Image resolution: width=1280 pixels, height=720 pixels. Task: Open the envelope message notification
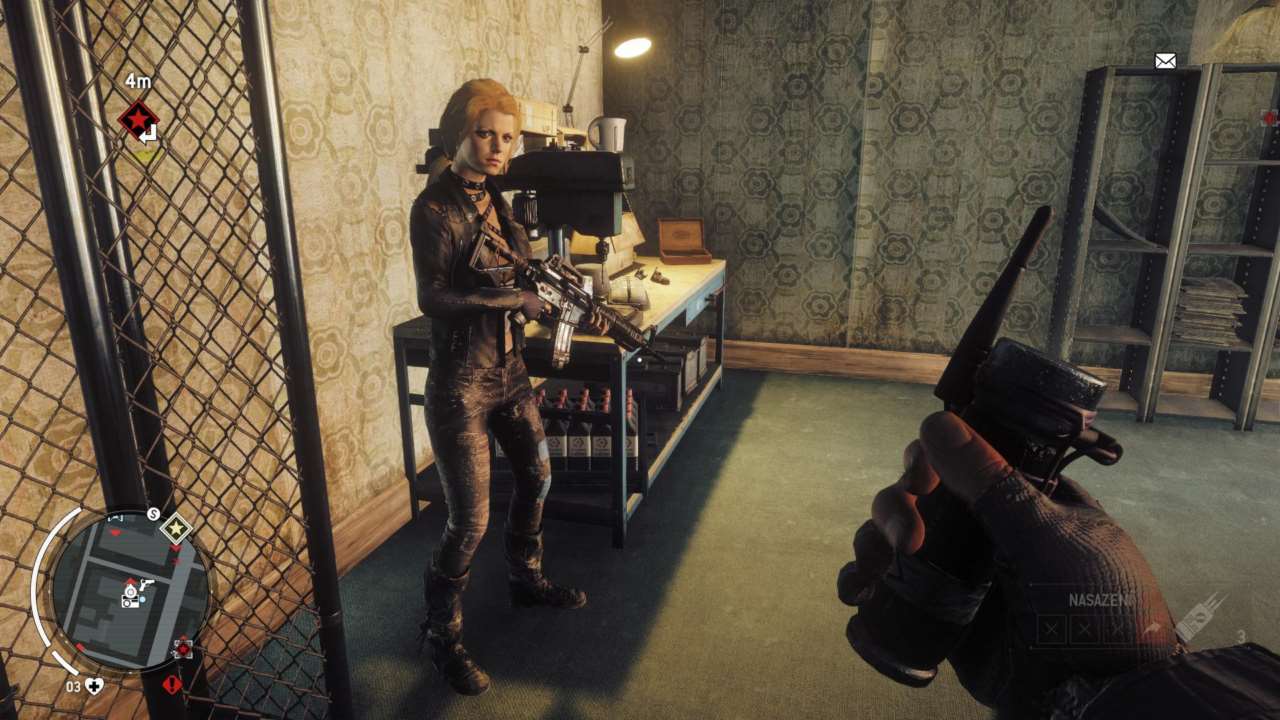(1165, 61)
